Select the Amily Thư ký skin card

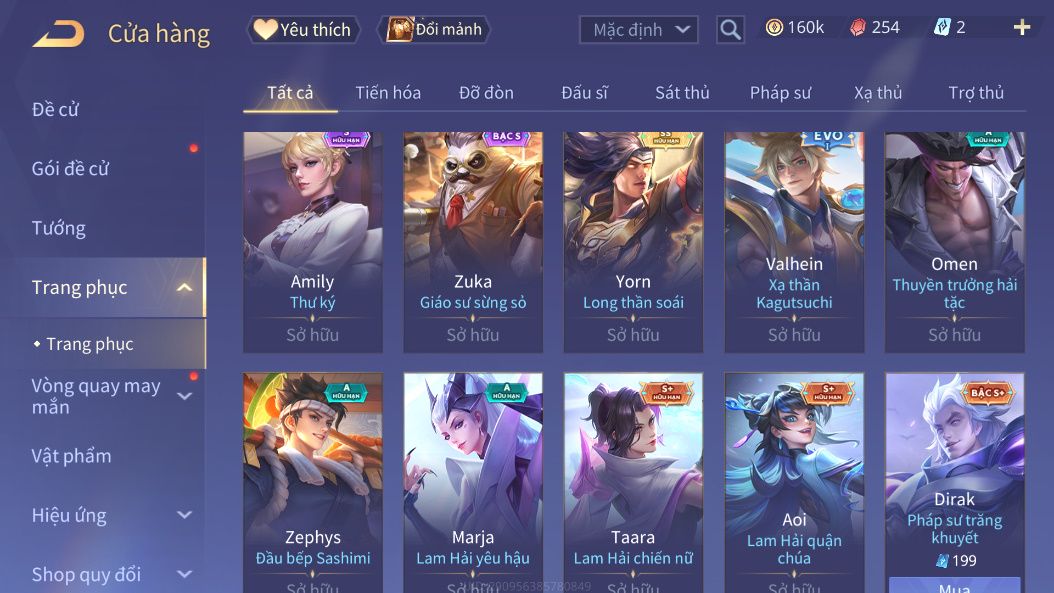[x=313, y=242]
